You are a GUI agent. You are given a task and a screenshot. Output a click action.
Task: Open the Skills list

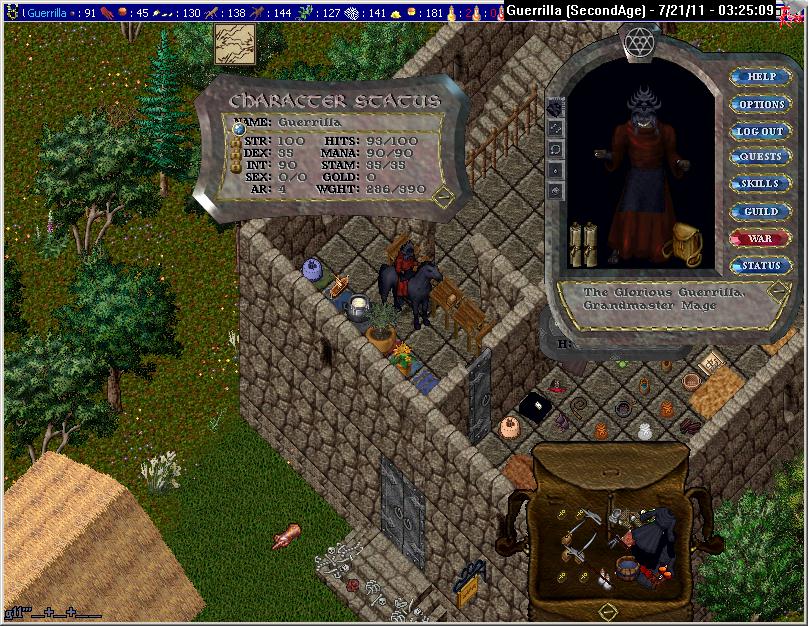[x=761, y=184]
